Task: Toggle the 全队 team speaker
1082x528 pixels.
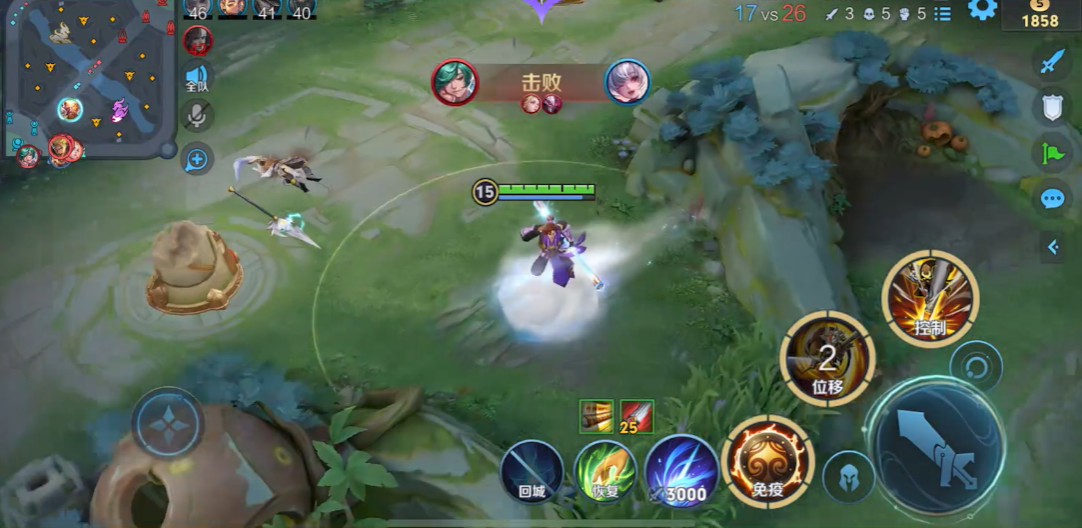Action: 197,78
